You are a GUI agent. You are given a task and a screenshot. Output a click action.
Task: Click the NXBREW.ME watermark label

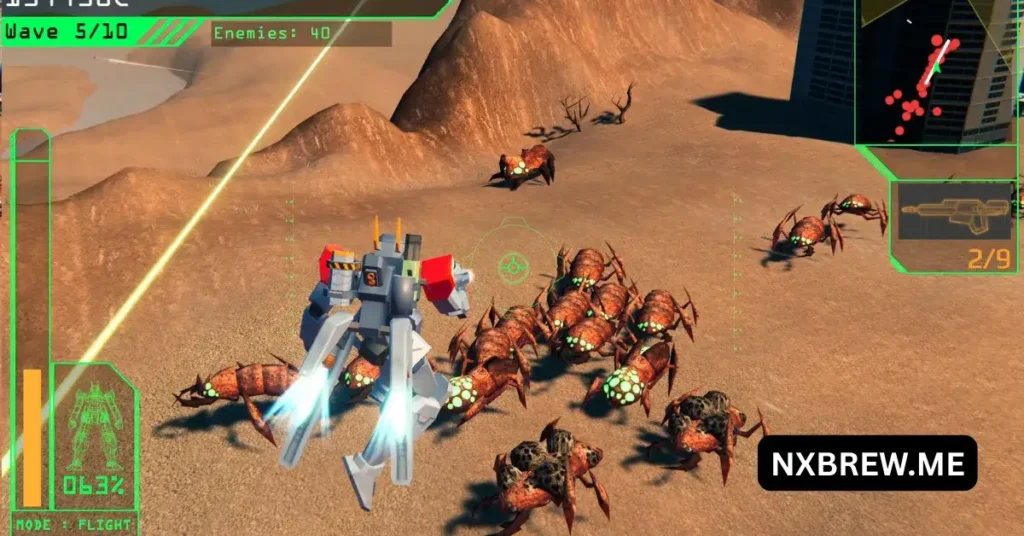click(x=866, y=463)
